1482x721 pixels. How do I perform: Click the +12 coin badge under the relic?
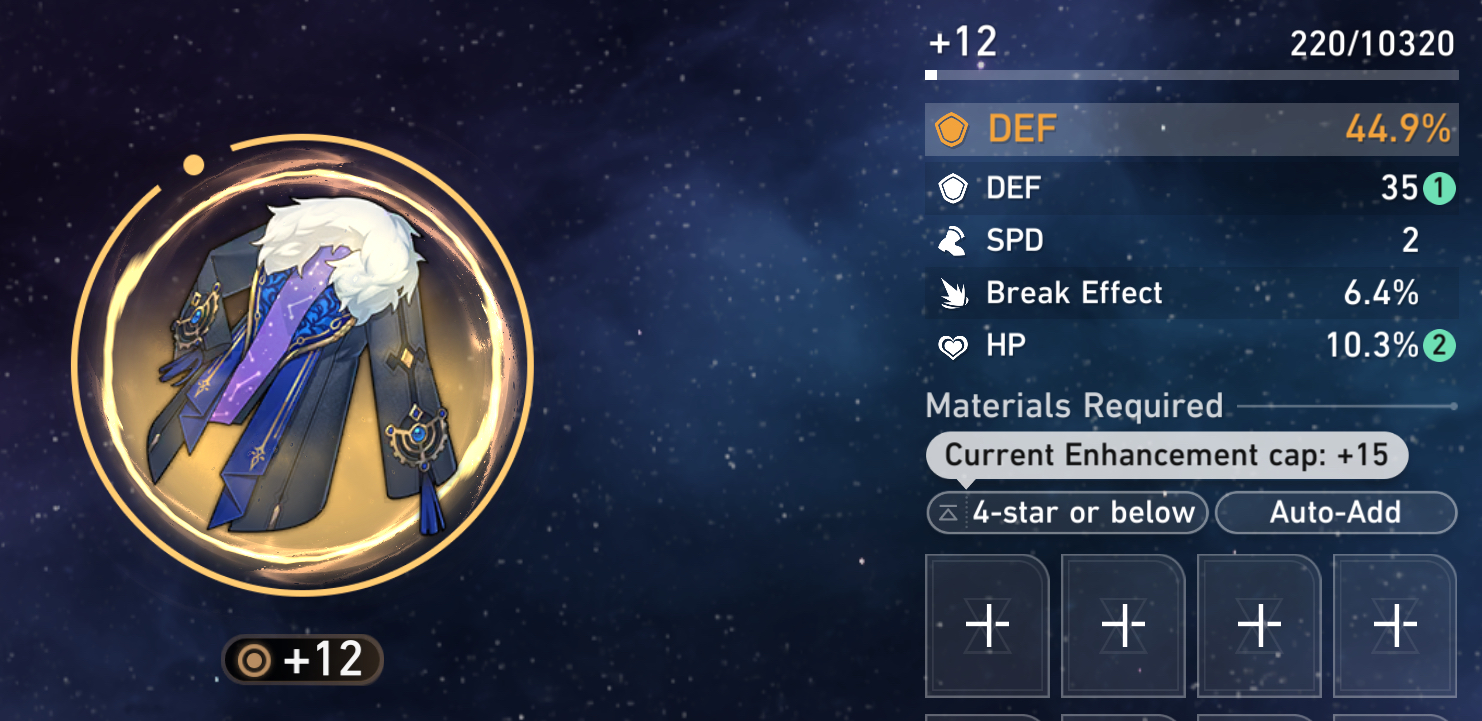[301, 658]
